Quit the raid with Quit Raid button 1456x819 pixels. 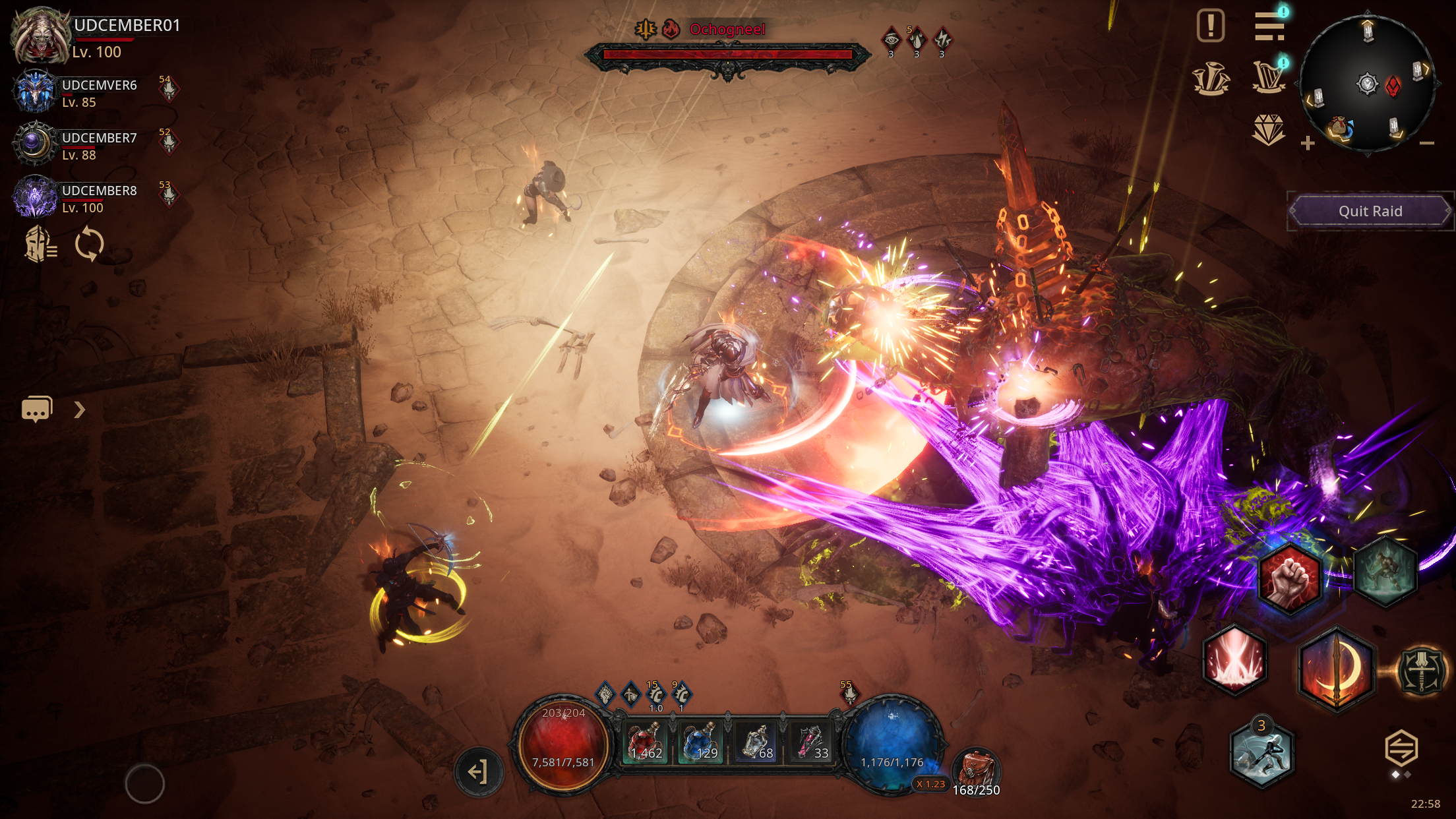(x=1370, y=211)
